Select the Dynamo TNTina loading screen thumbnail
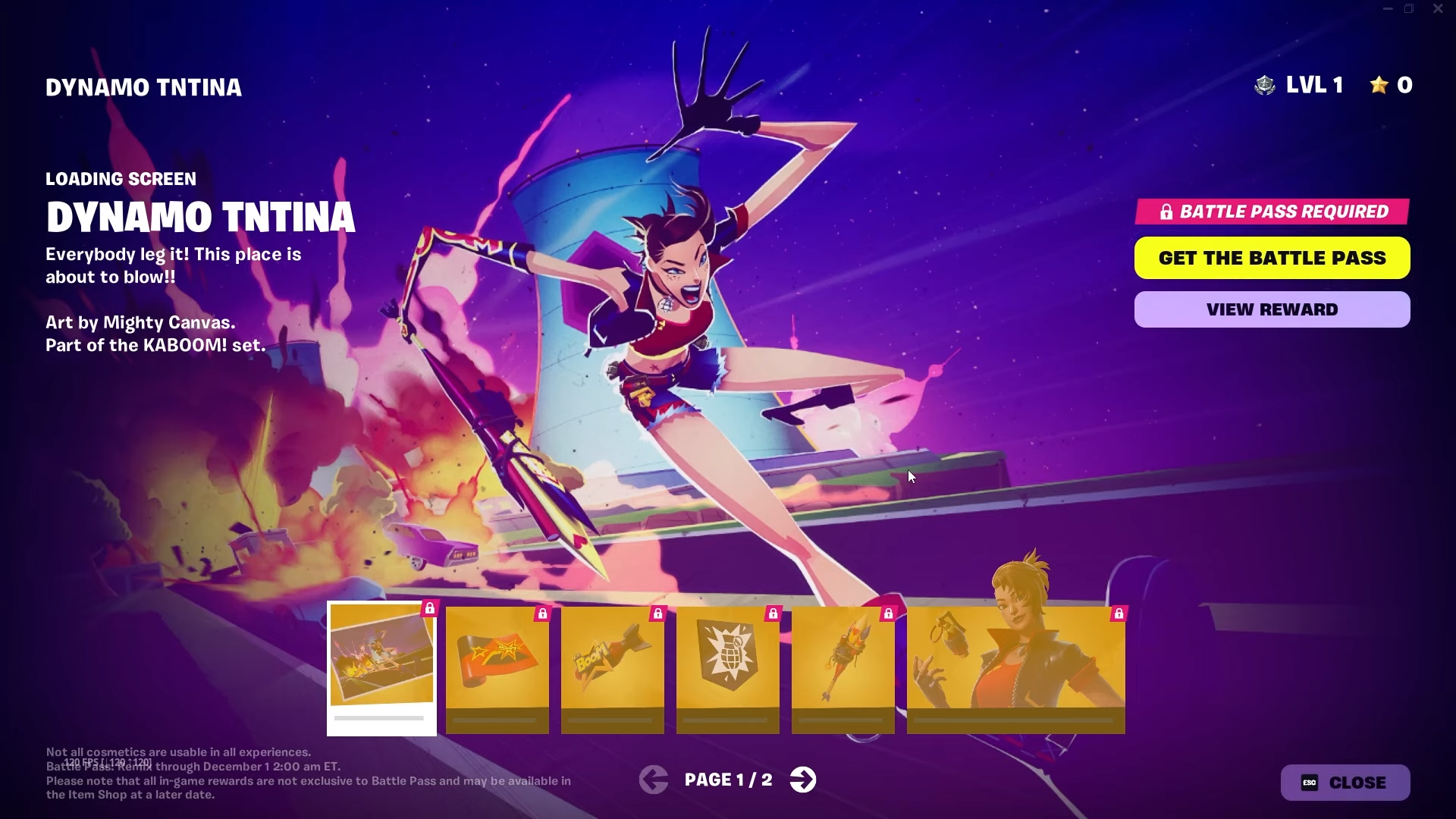 381,667
